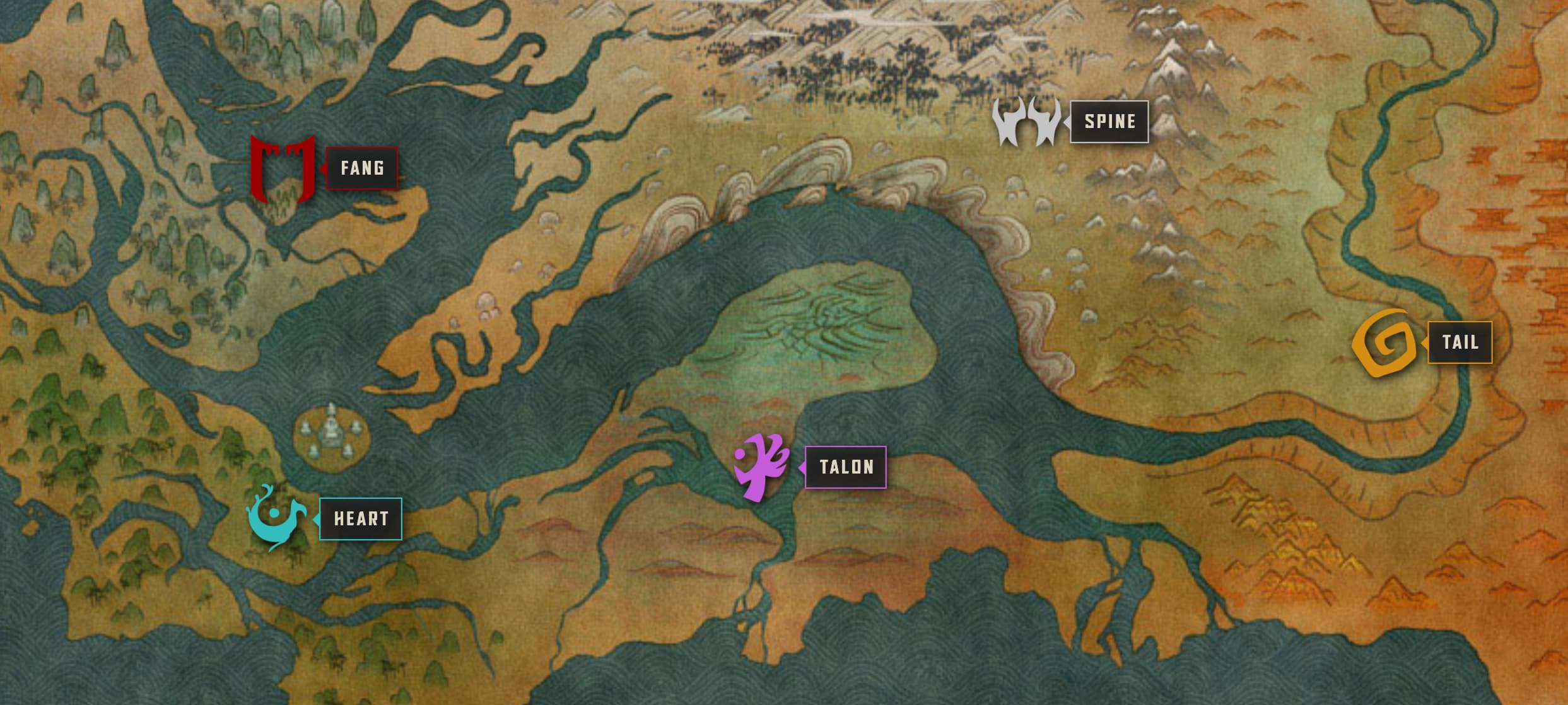The height and width of the screenshot is (705, 1568).
Task: Select the FANG region label
Action: point(362,168)
